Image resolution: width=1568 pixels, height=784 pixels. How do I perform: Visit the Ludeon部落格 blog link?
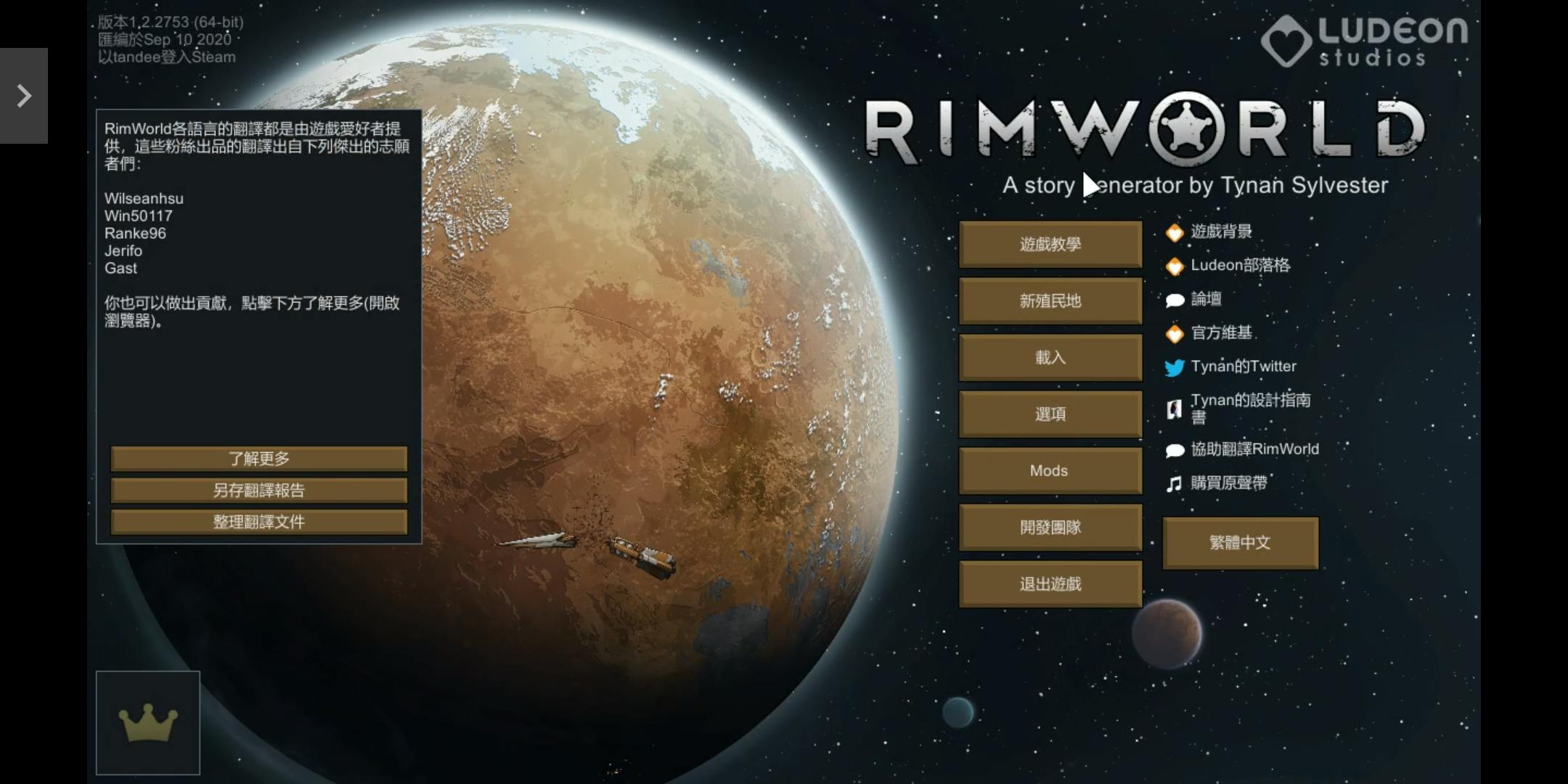pyautogui.click(x=1240, y=266)
